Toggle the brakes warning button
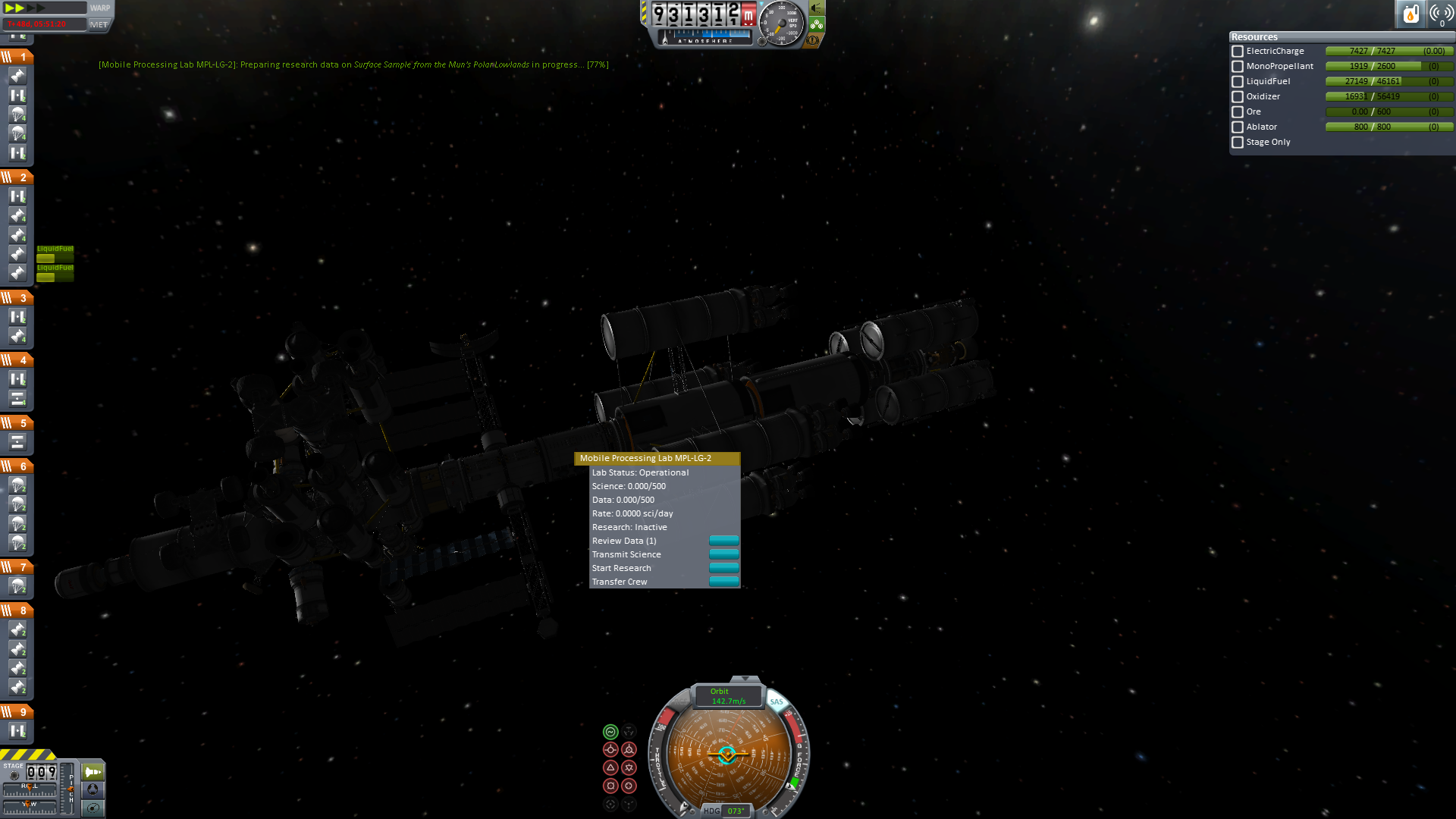1456x819 pixels. click(813, 40)
